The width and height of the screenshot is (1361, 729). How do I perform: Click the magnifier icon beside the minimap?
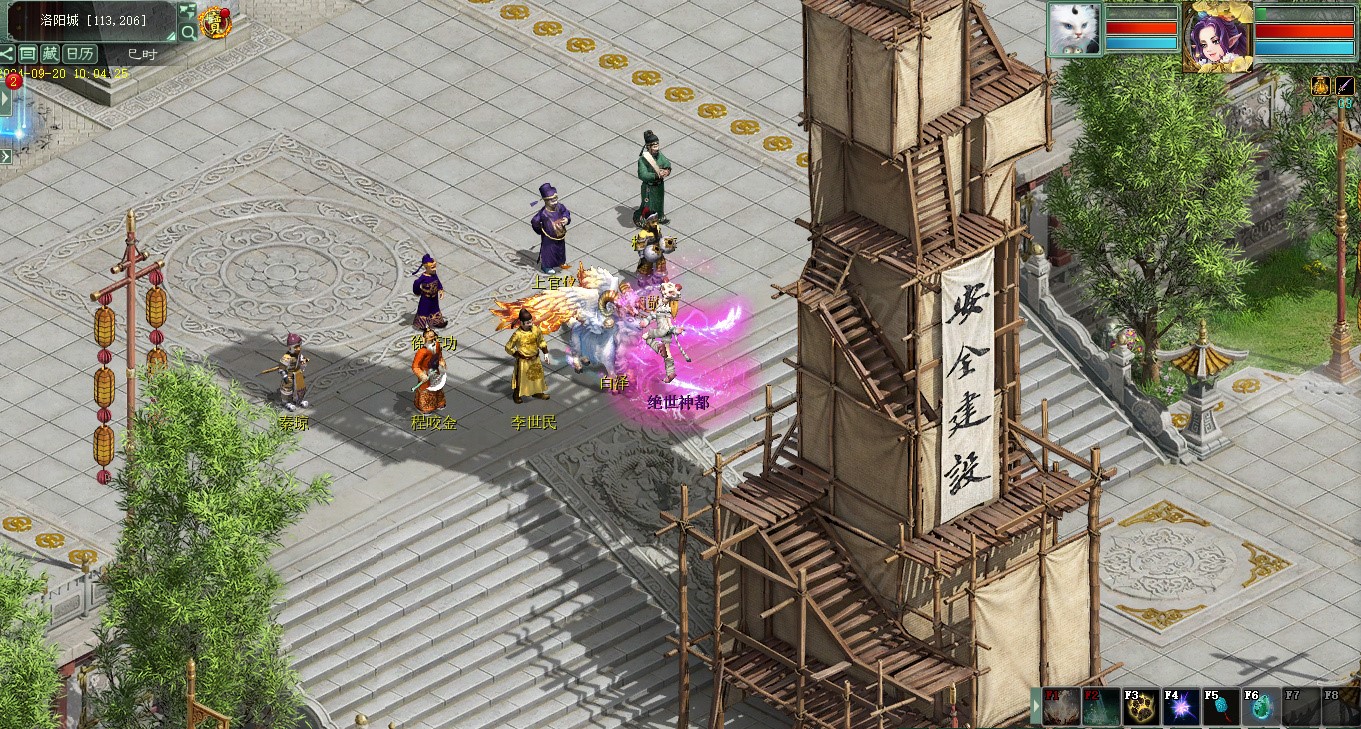coord(189,32)
